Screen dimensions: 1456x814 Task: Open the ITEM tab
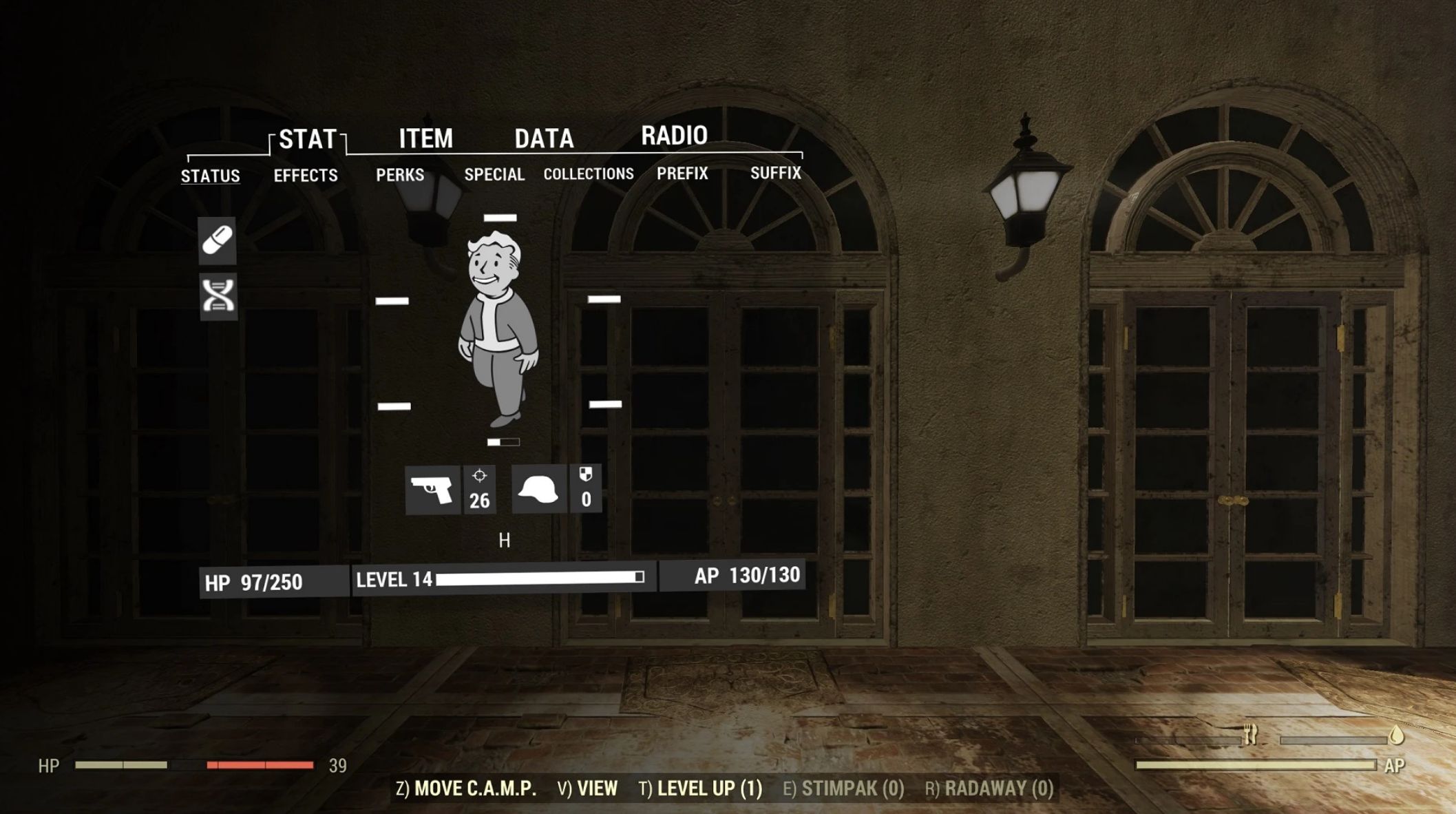425,139
